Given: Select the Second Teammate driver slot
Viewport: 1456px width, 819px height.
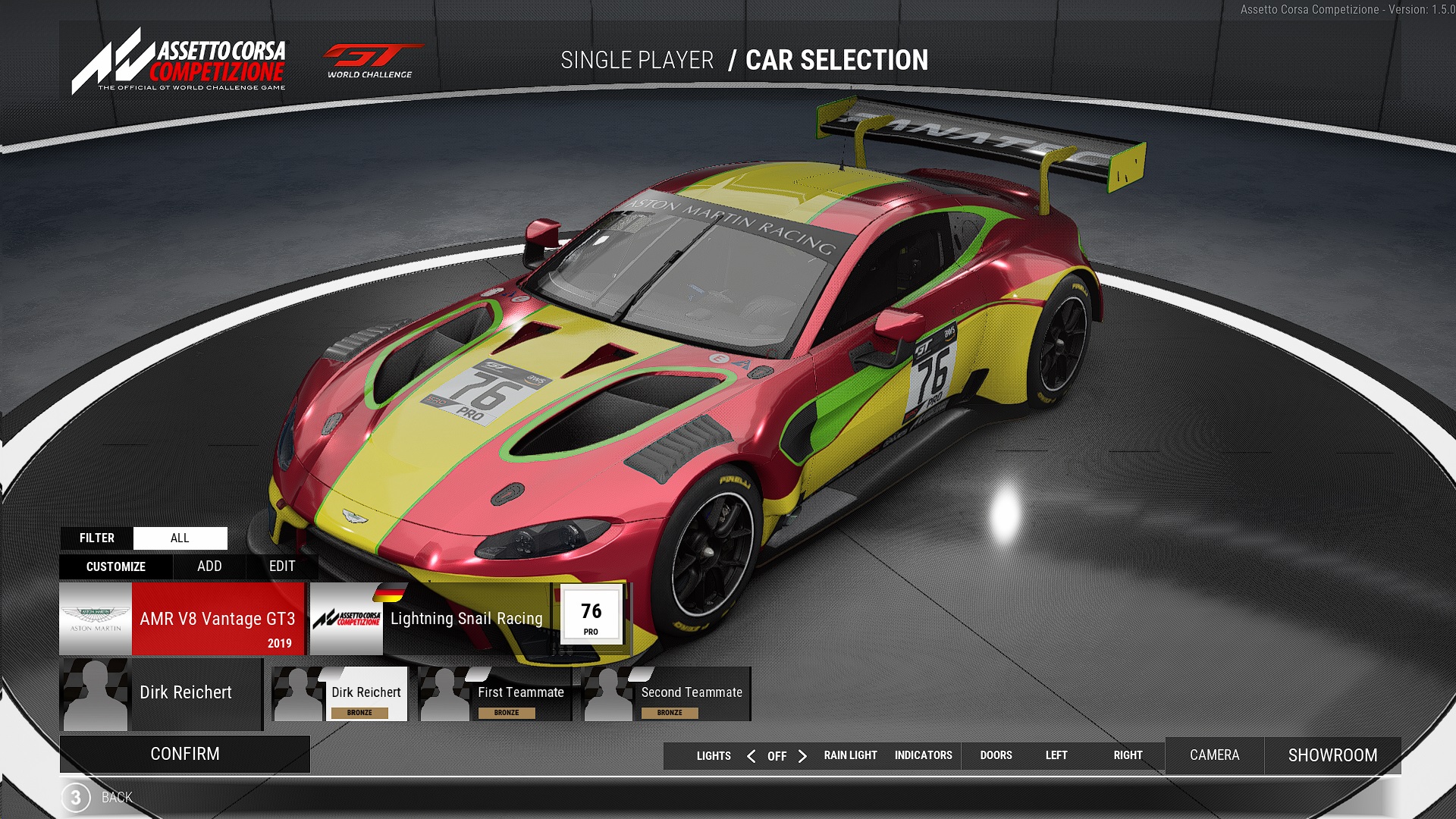Looking at the screenshot, I should click(666, 694).
